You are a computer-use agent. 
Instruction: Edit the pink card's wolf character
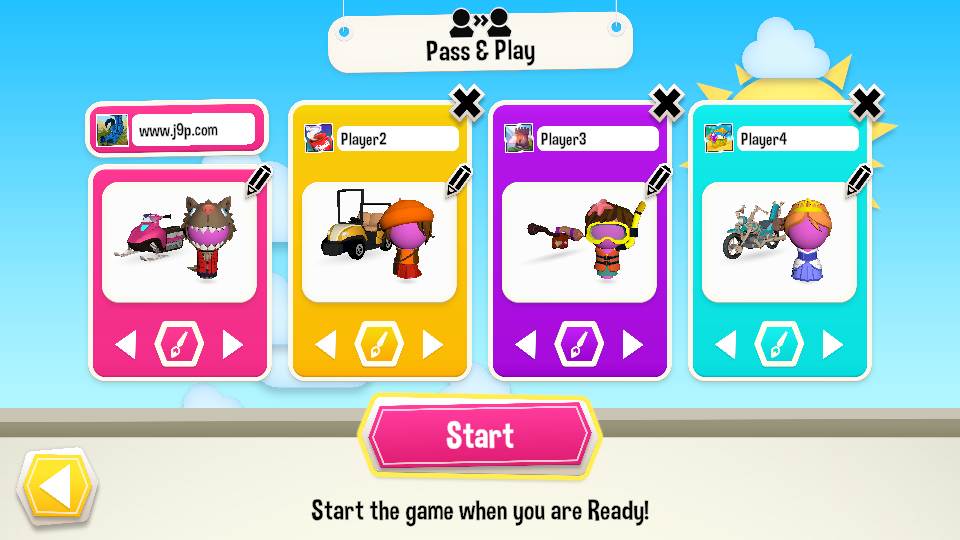point(258,181)
